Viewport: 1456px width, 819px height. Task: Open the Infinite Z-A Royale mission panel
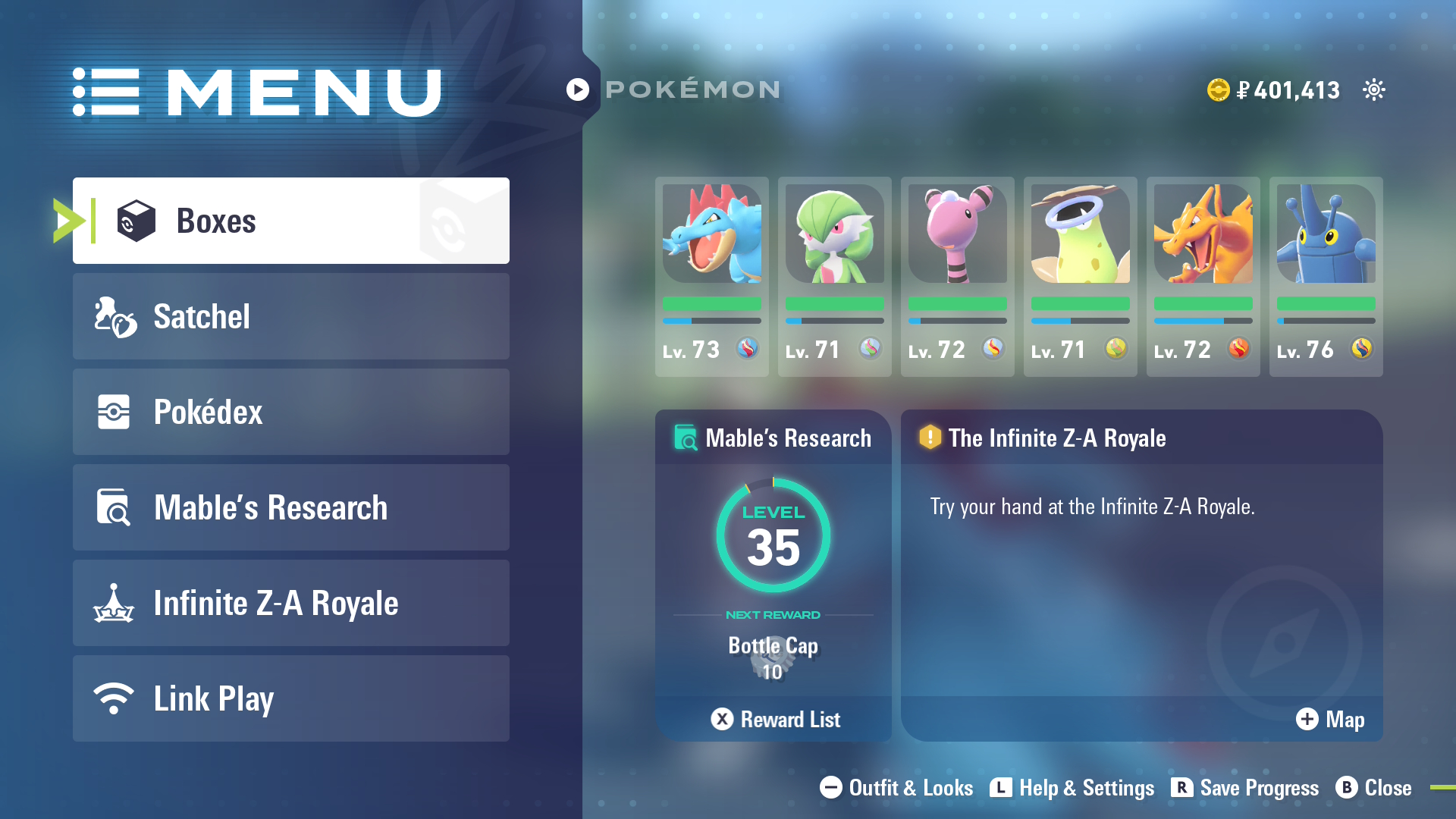click(1141, 561)
